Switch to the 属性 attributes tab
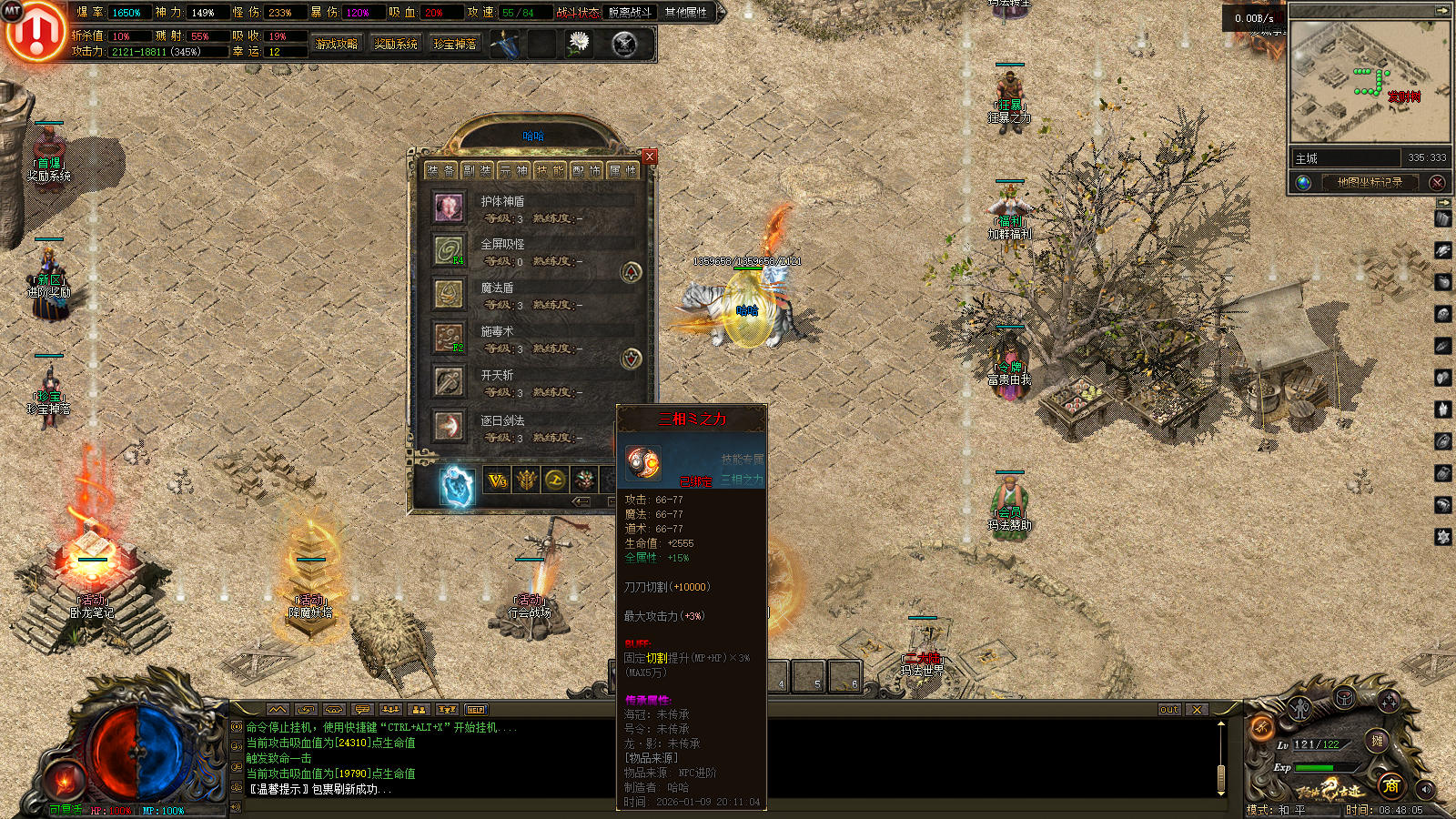 pos(623,170)
